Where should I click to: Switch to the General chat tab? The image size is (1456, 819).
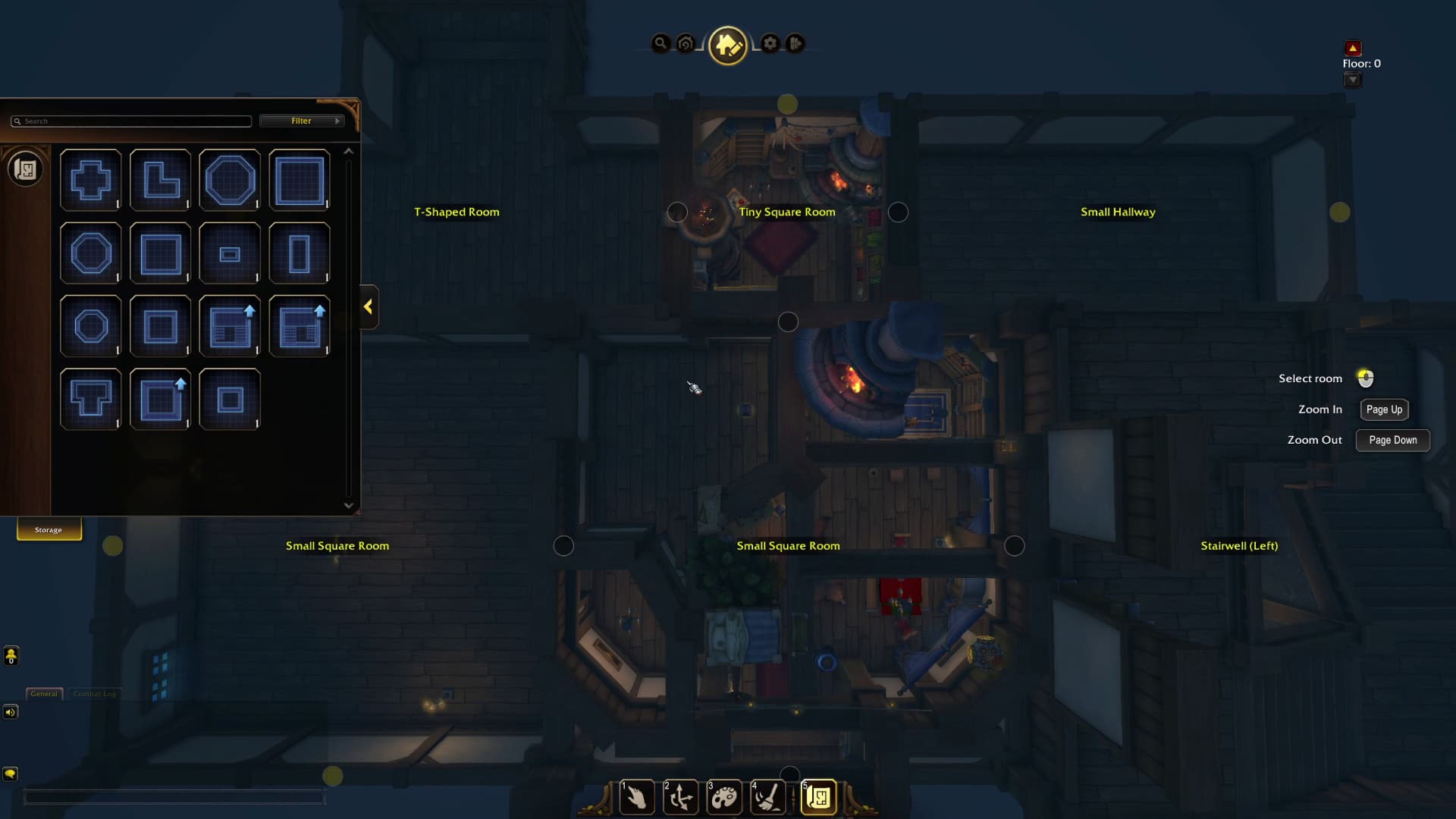point(44,694)
